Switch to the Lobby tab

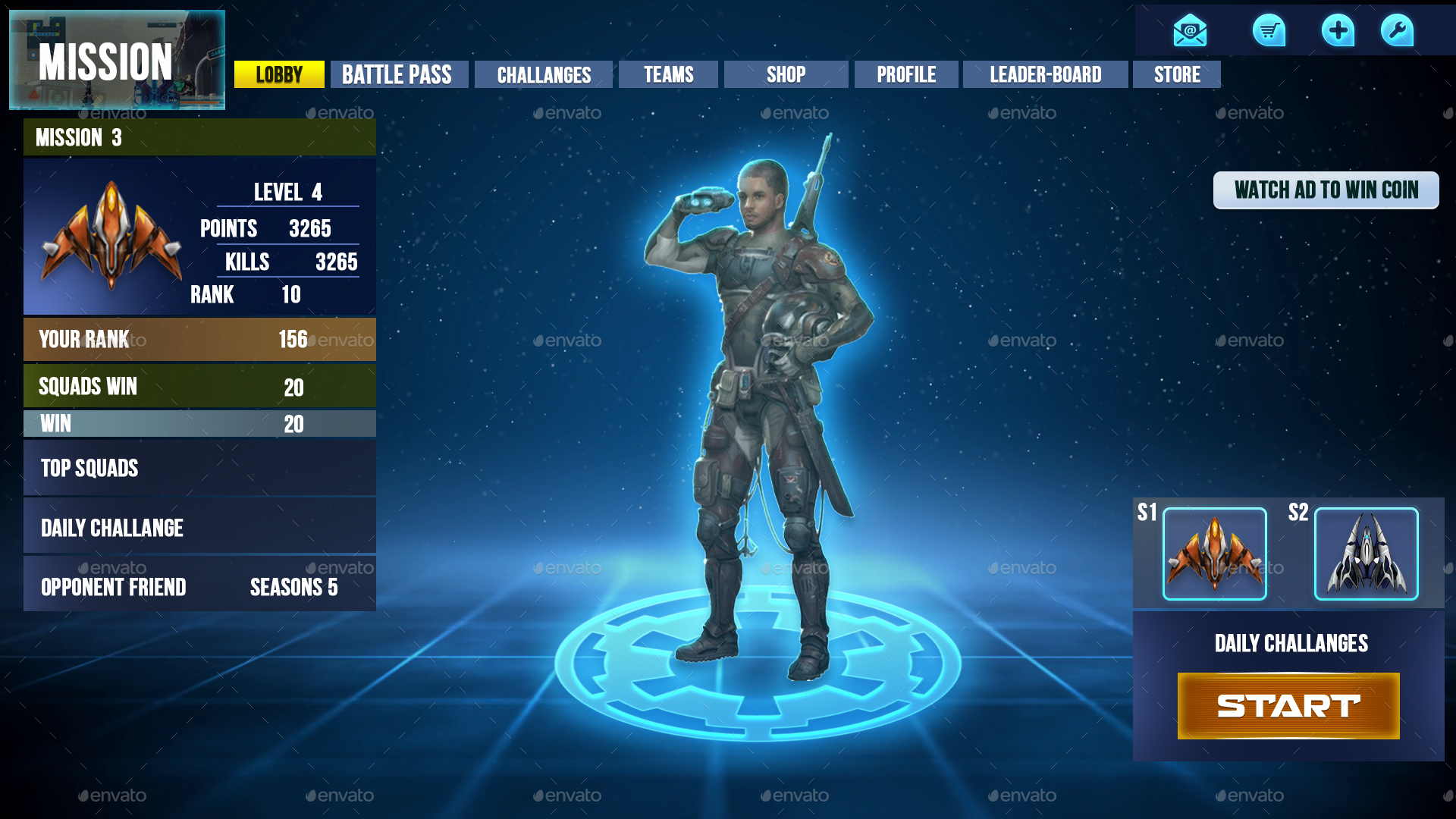coord(279,74)
